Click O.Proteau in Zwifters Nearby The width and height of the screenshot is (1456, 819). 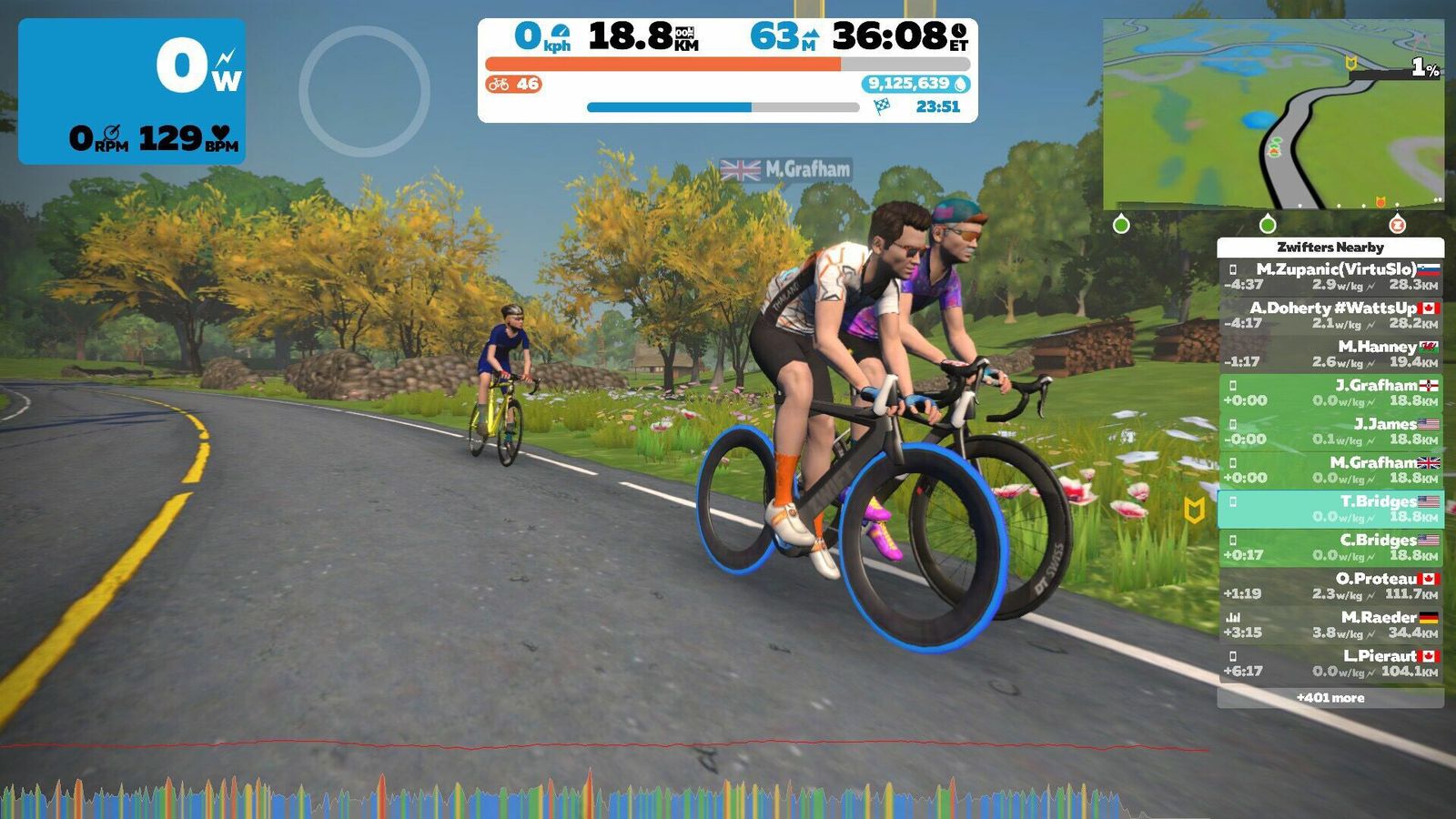coord(1330,586)
